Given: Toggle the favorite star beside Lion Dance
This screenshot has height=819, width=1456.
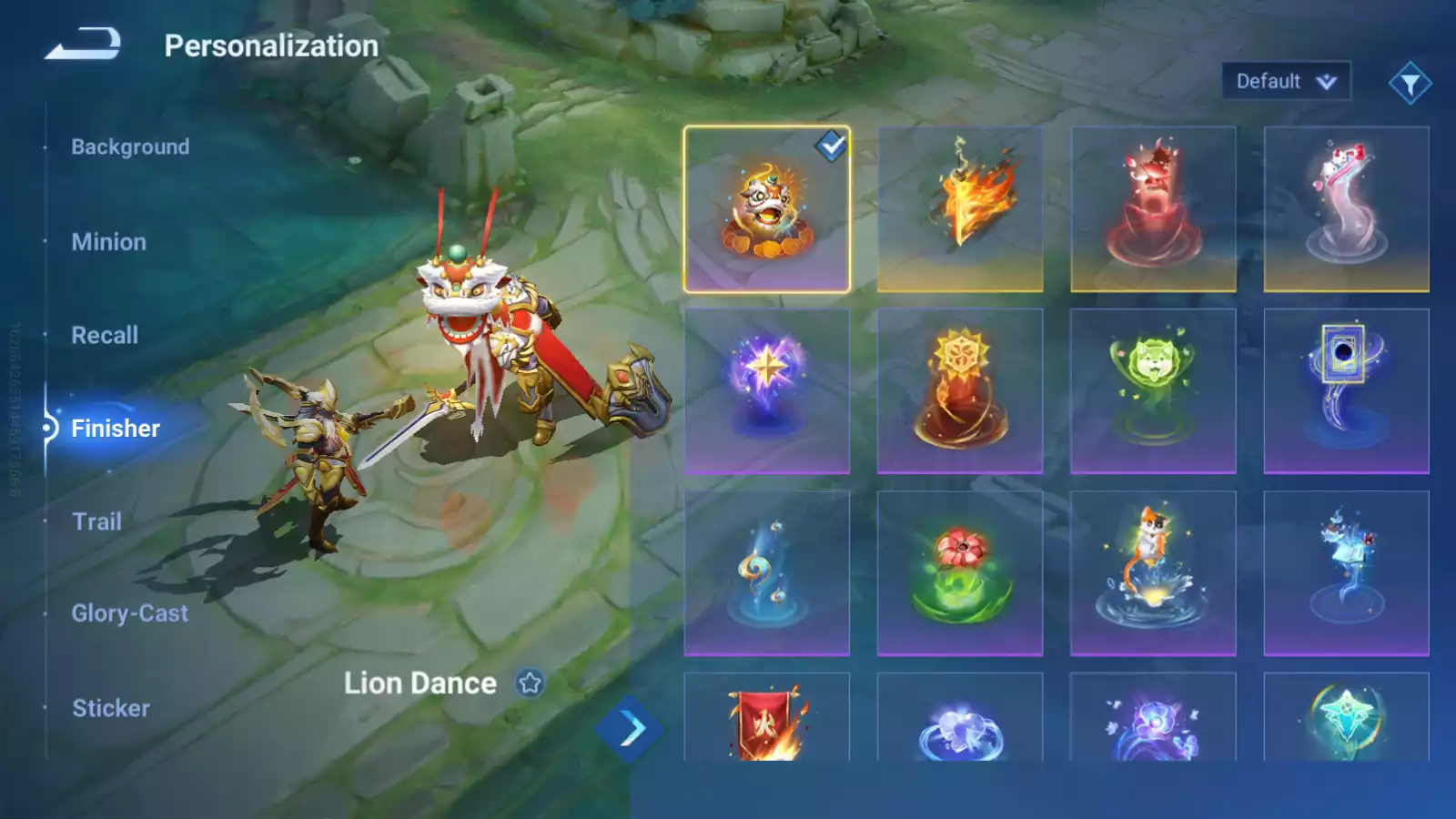Looking at the screenshot, I should pyautogui.click(x=529, y=682).
